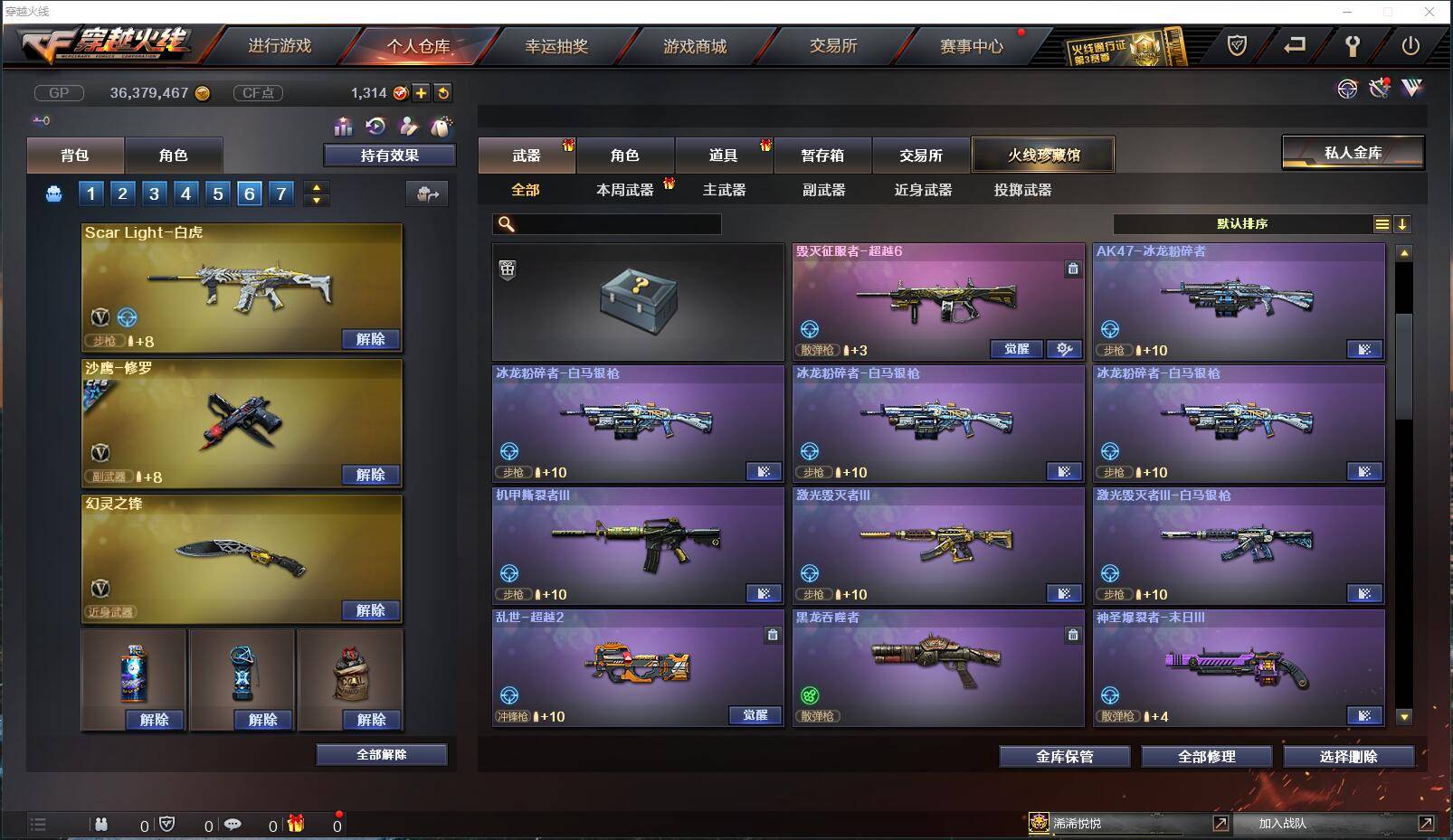Switch to the 幸运抽奖 top menu tab
This screenshot has height=840, width=1453.
pyautogui.click(x=556, y=46)
